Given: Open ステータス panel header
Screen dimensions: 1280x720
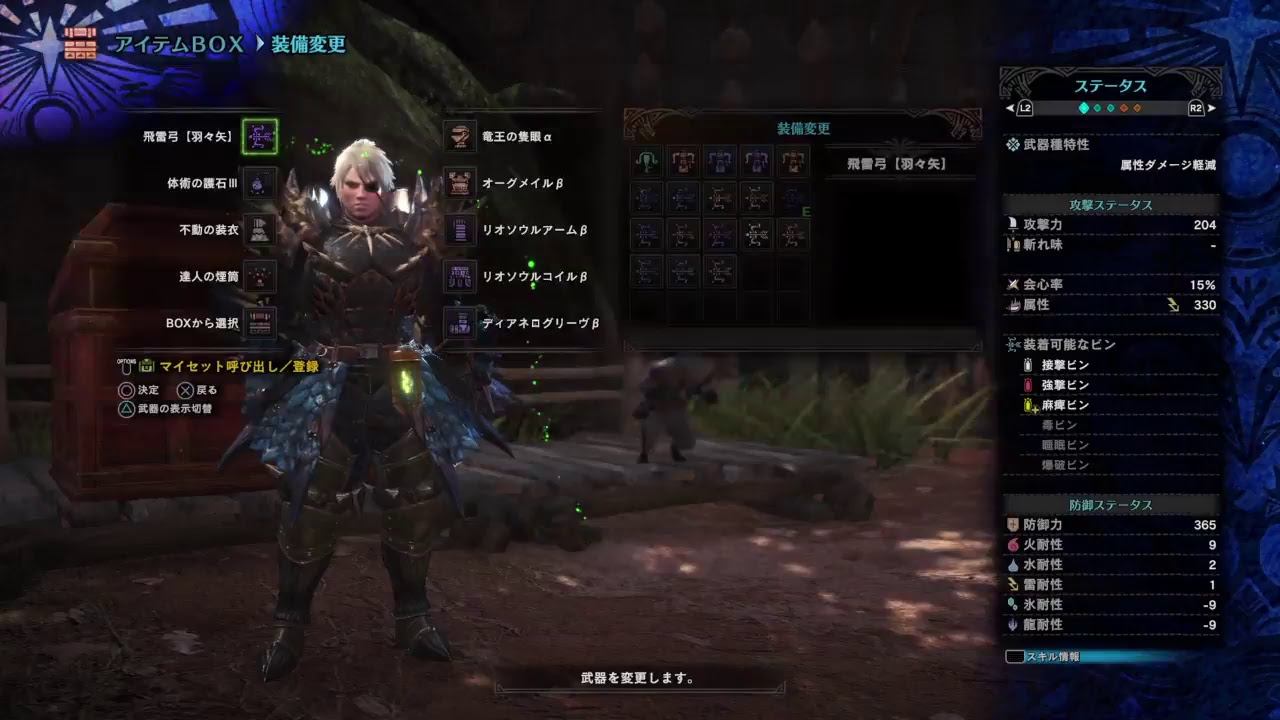Looking at the screenshot, I should tap(1112, 87).
